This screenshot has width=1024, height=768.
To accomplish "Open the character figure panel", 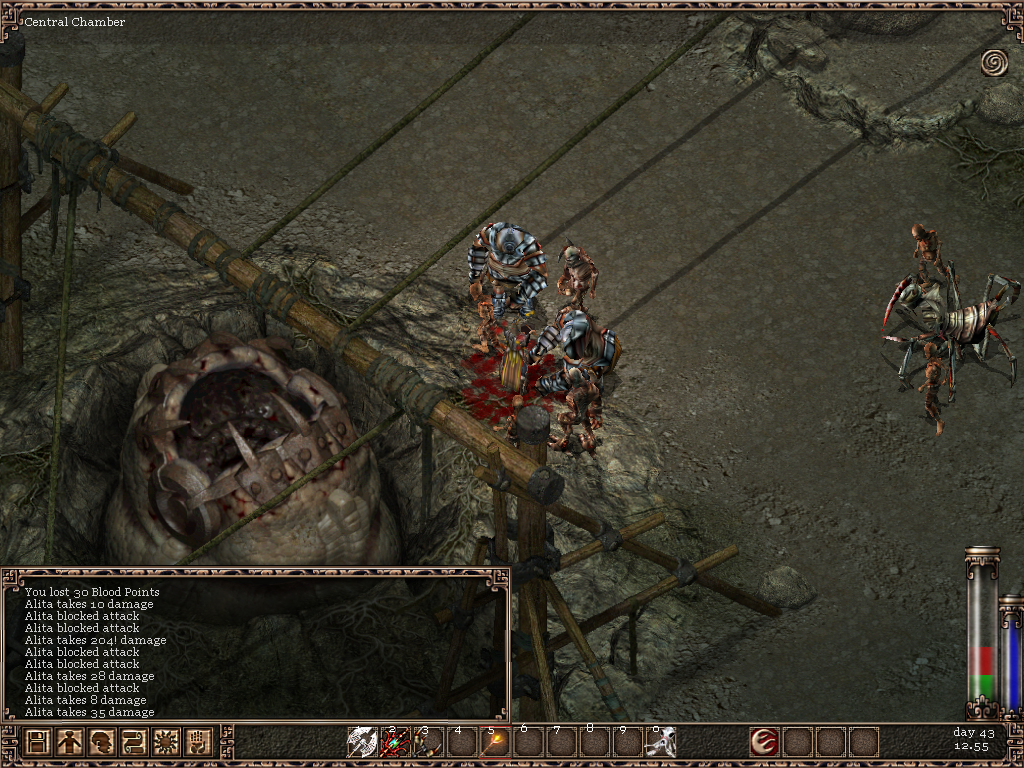I will click(x=70, y=742).
